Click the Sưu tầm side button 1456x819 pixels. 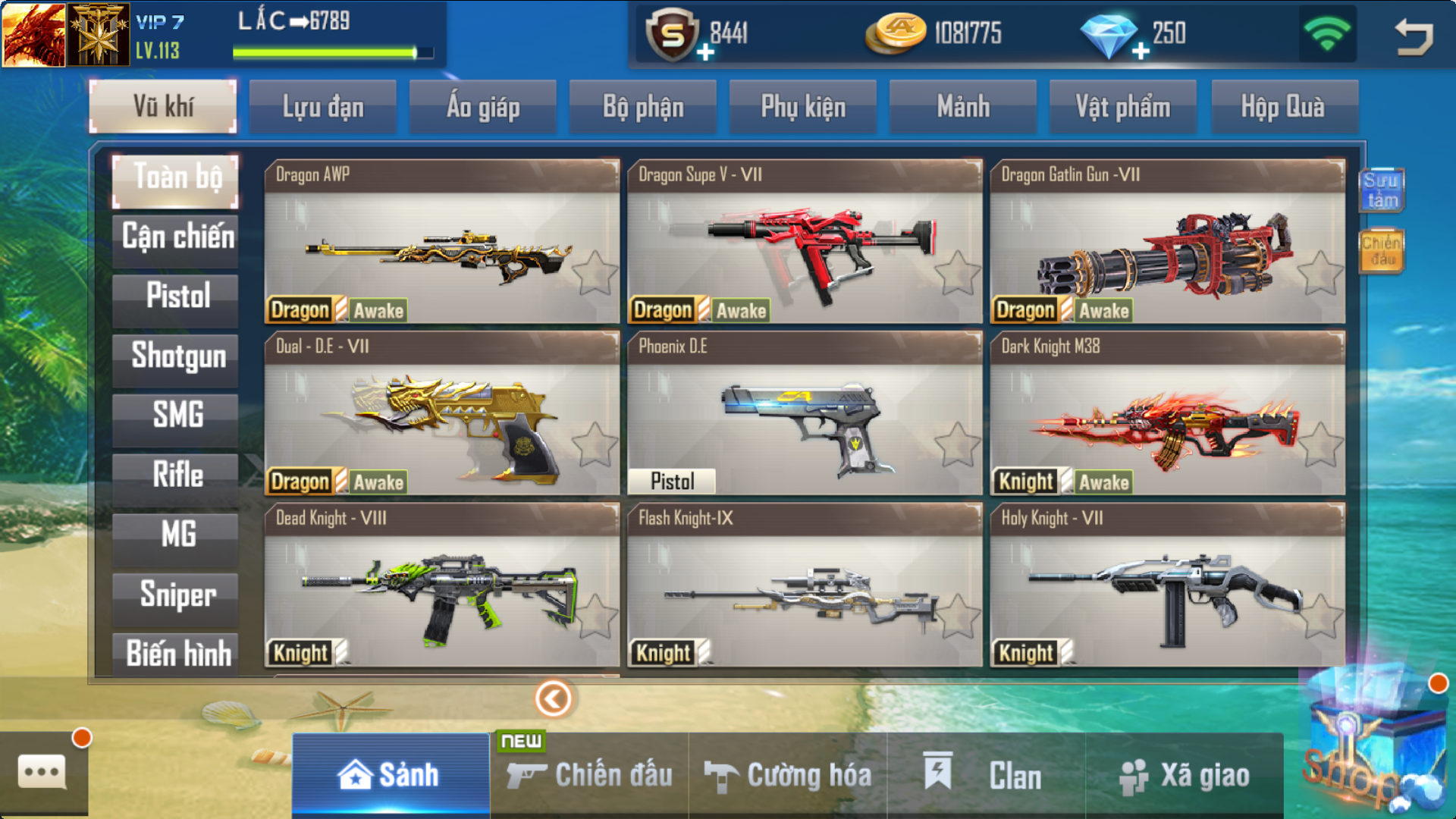1381,190
